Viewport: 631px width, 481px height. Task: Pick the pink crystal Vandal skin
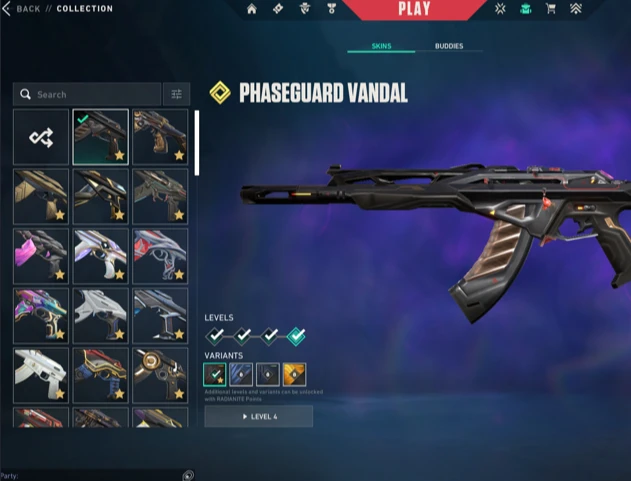pos(41,255)
